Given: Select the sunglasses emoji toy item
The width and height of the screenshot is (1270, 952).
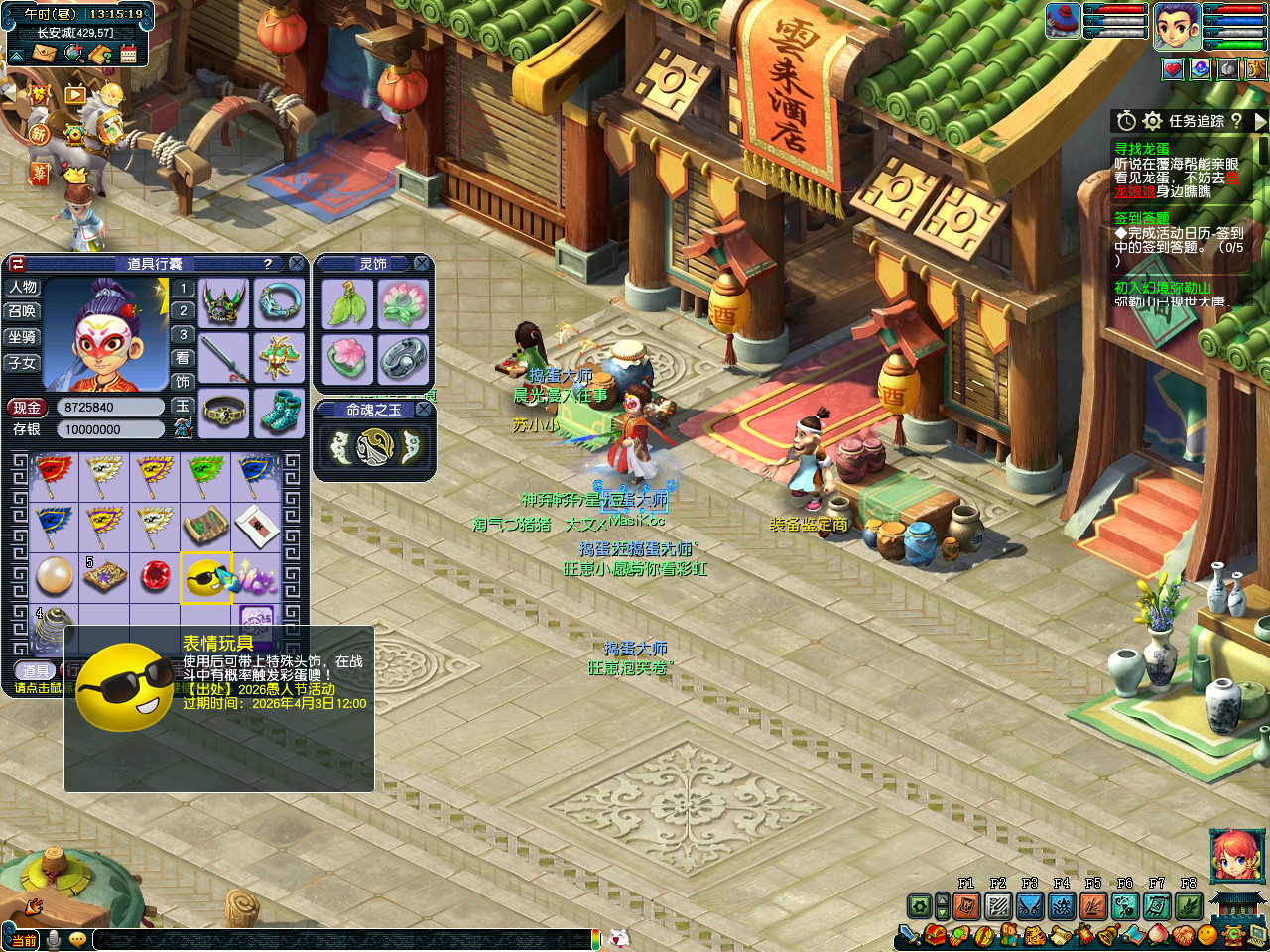Looking at the screenshot, I should (x=205, y=577).
